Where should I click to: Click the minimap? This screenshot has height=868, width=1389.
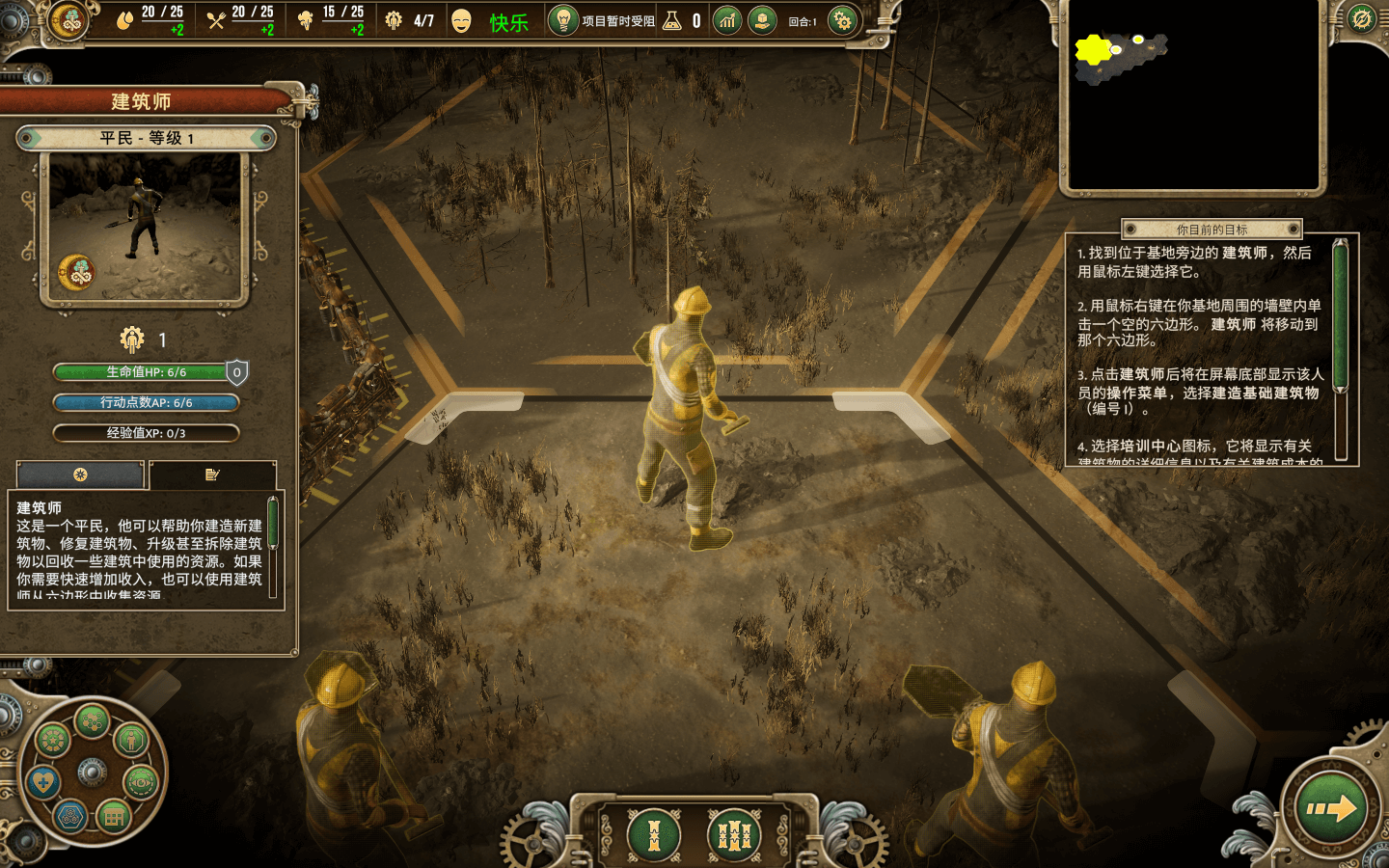coord(1192,95)
